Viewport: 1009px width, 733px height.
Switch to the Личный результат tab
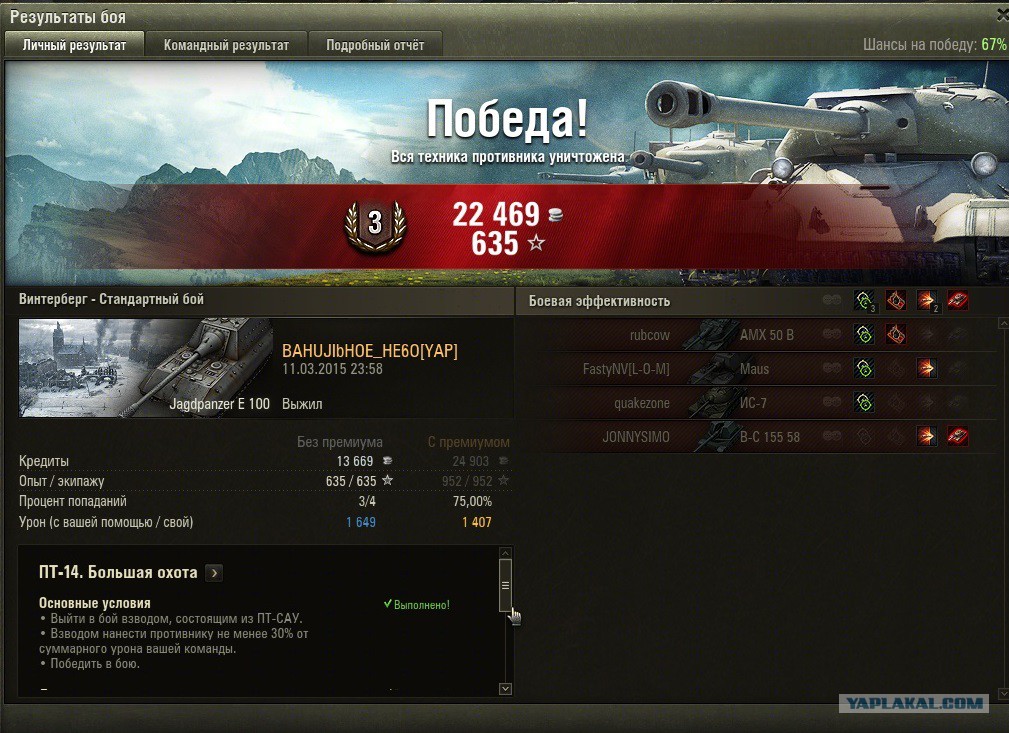pos(74,45)
